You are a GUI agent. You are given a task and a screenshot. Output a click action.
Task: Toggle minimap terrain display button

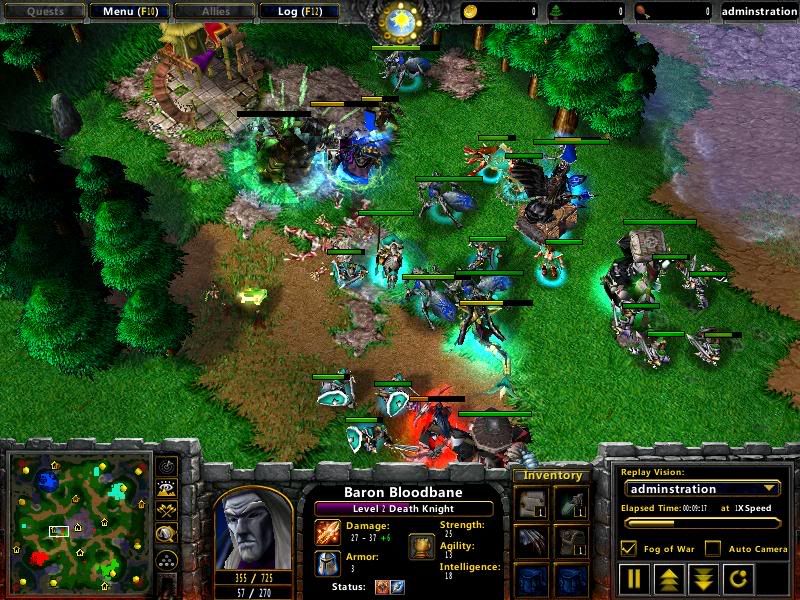(166, 490)
